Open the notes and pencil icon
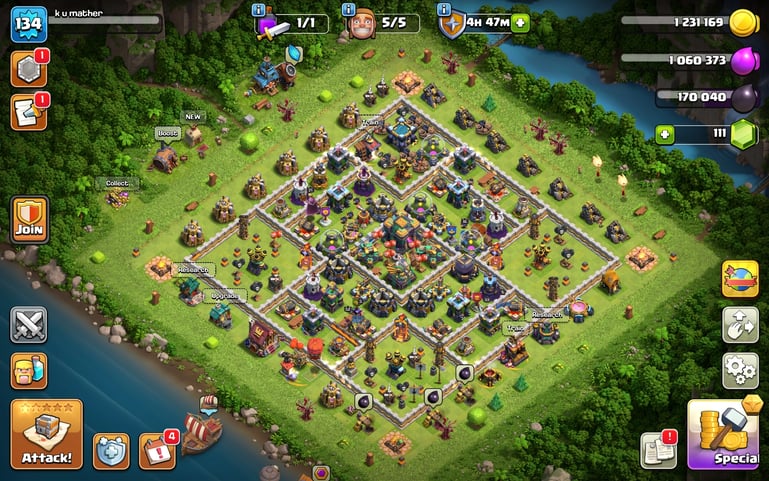Screen dimensions: 769x481 click(x=28, y=112)
